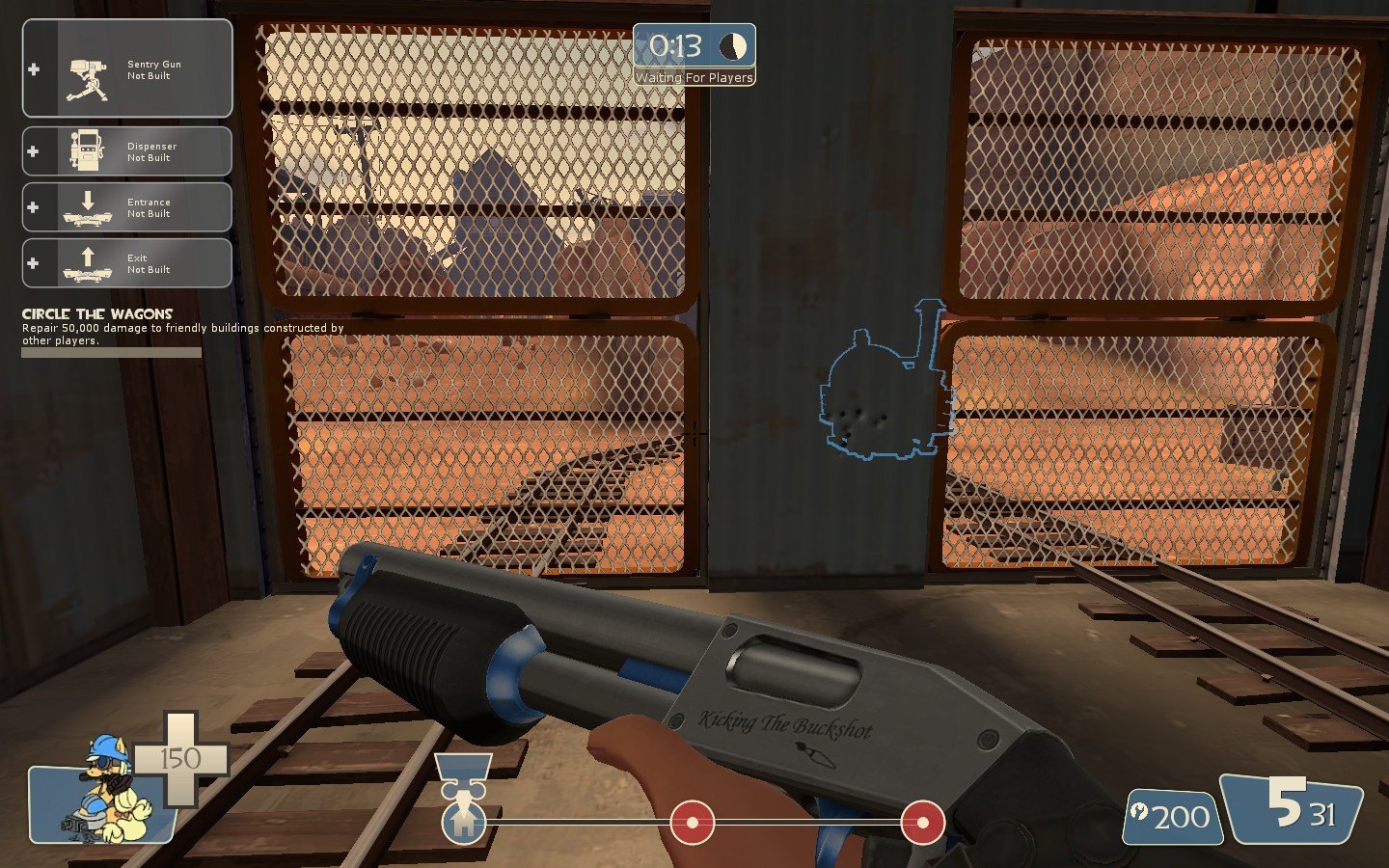Choose the teleporter Entrance status panel
This screenshot has height=868, width=1389.
point(127,207)
